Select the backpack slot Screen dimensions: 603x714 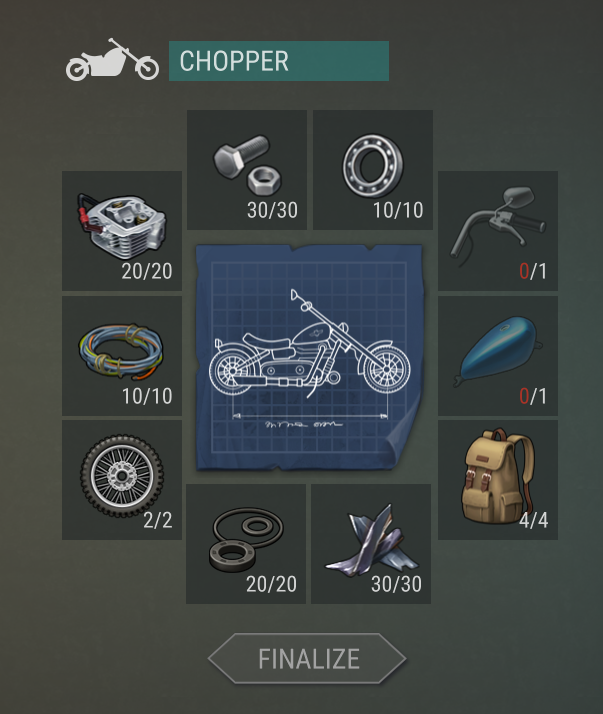498,480
